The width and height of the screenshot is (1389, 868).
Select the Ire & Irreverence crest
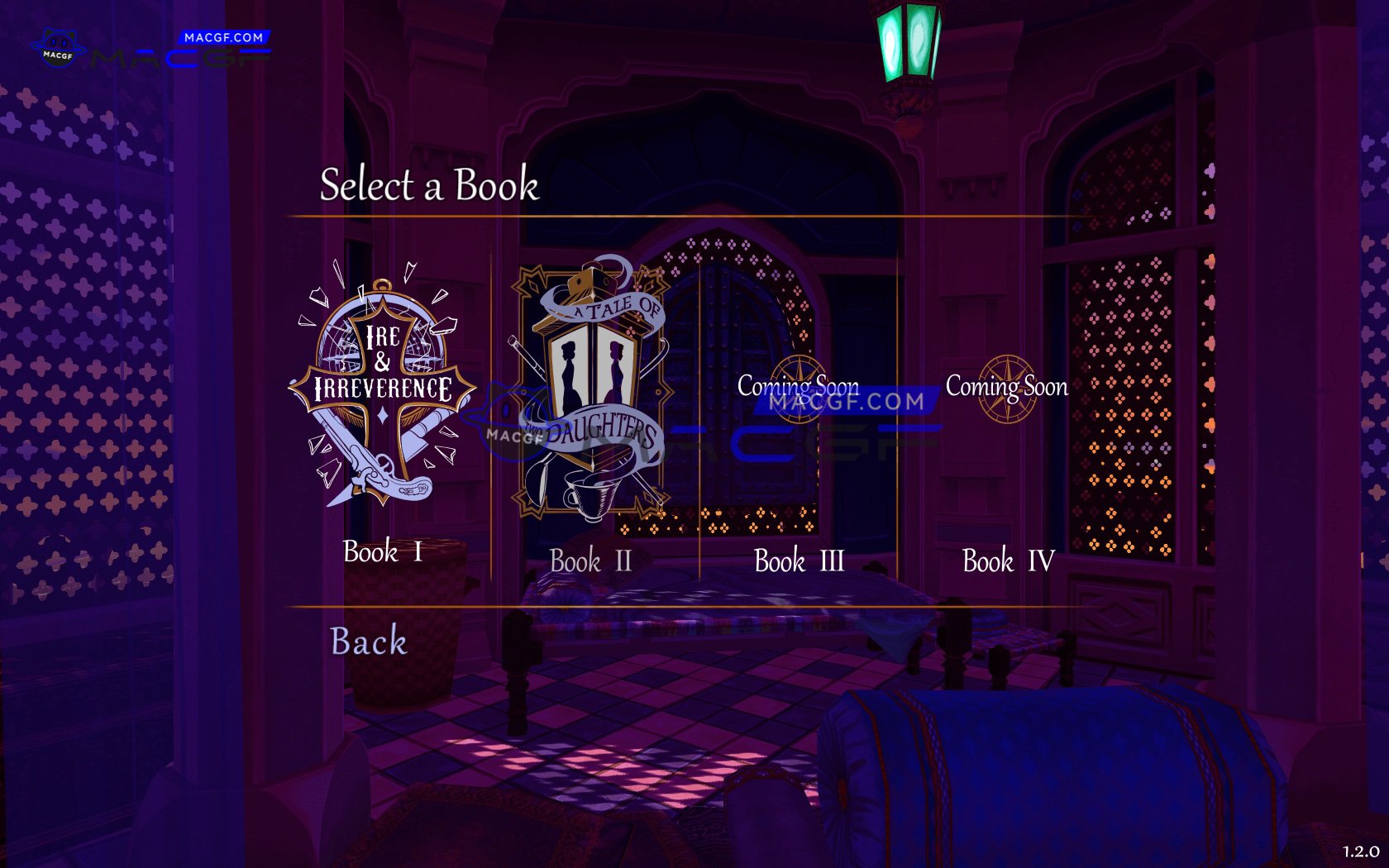(x=380, y=389)
